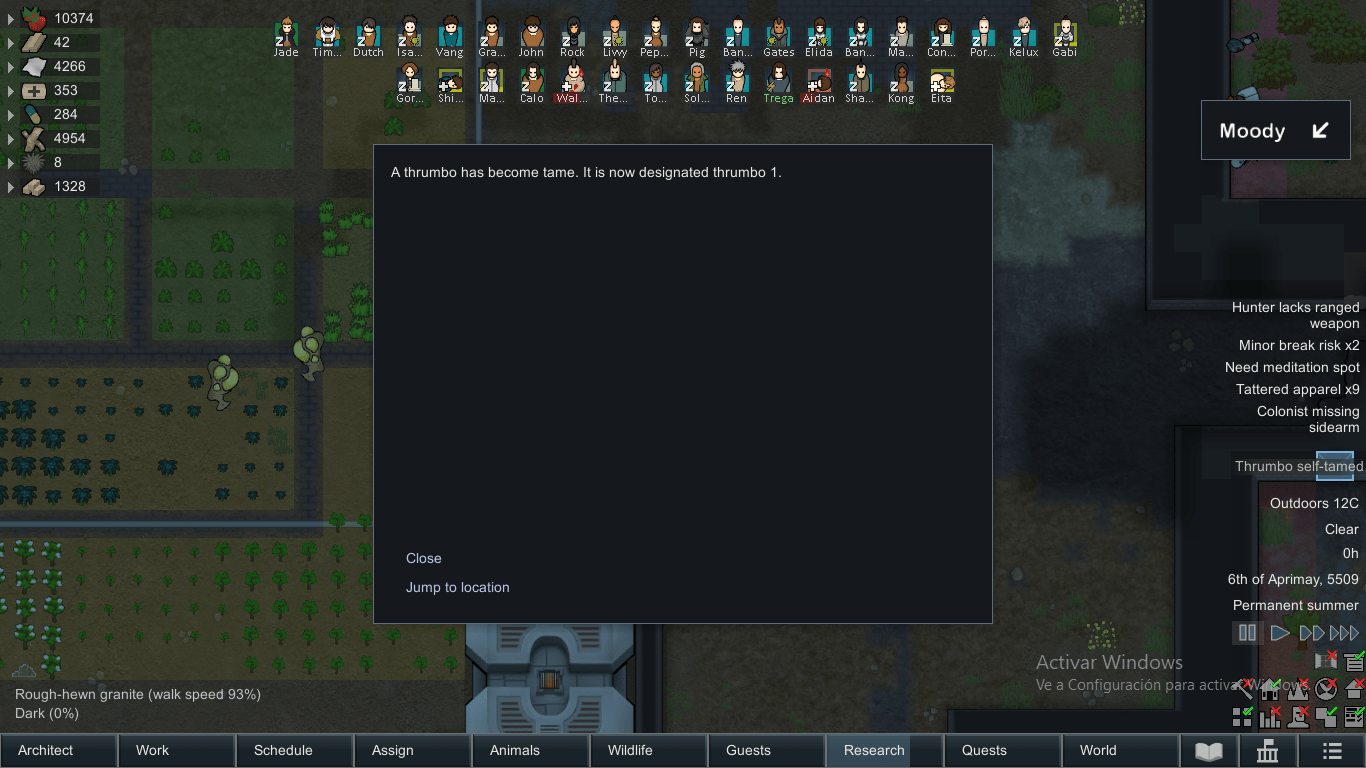Image resolution: width=1366 pixels, height=768 pixels.
Task: Set the fastest game speed
Action: (x=1343, y=632)
